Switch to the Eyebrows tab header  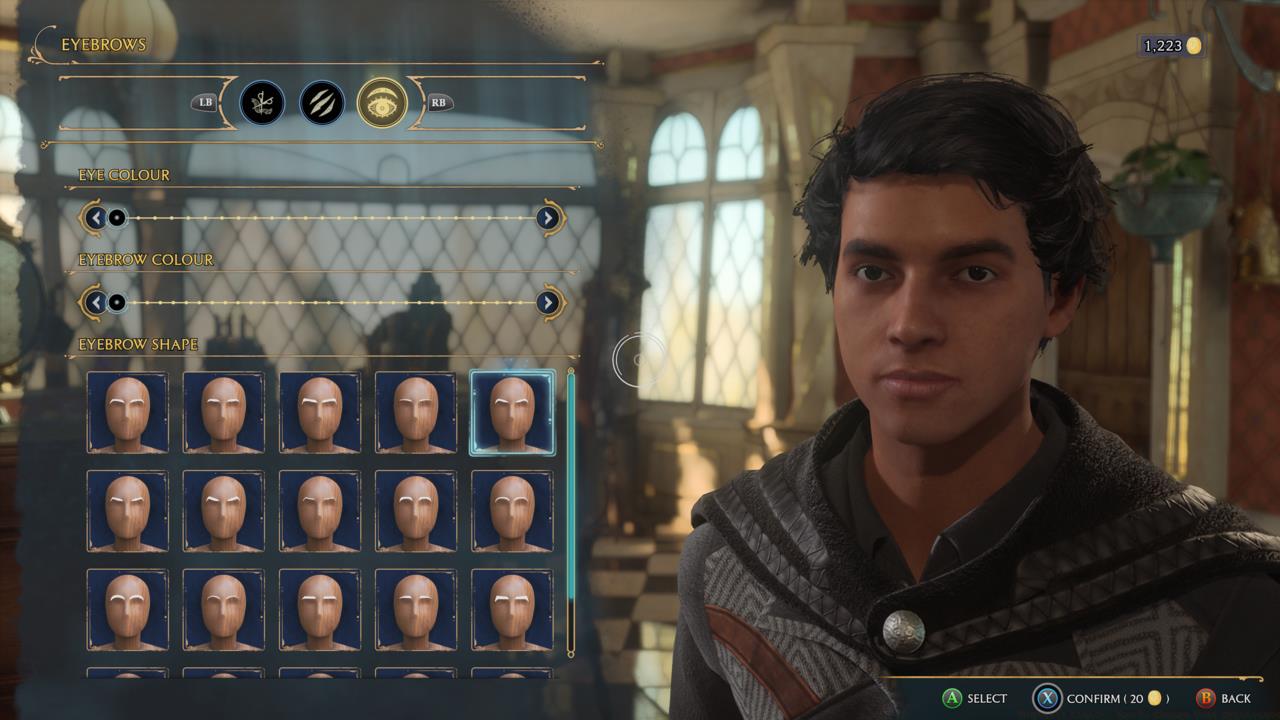click(x=103, y=44)
